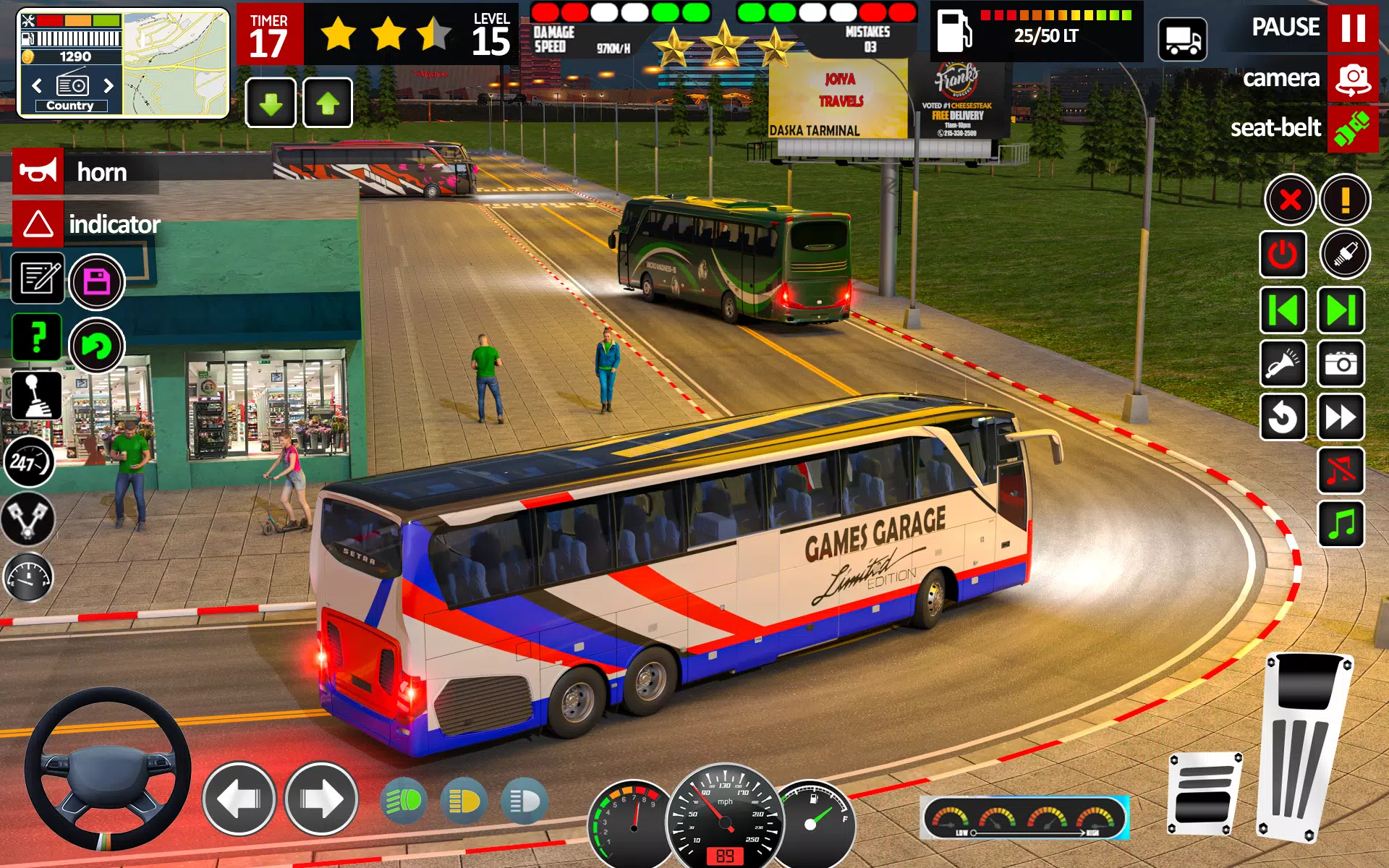The width and height of the screenshot is (1389, 868).
Task: Click the green up arrow button
Action: coord(328,103)
